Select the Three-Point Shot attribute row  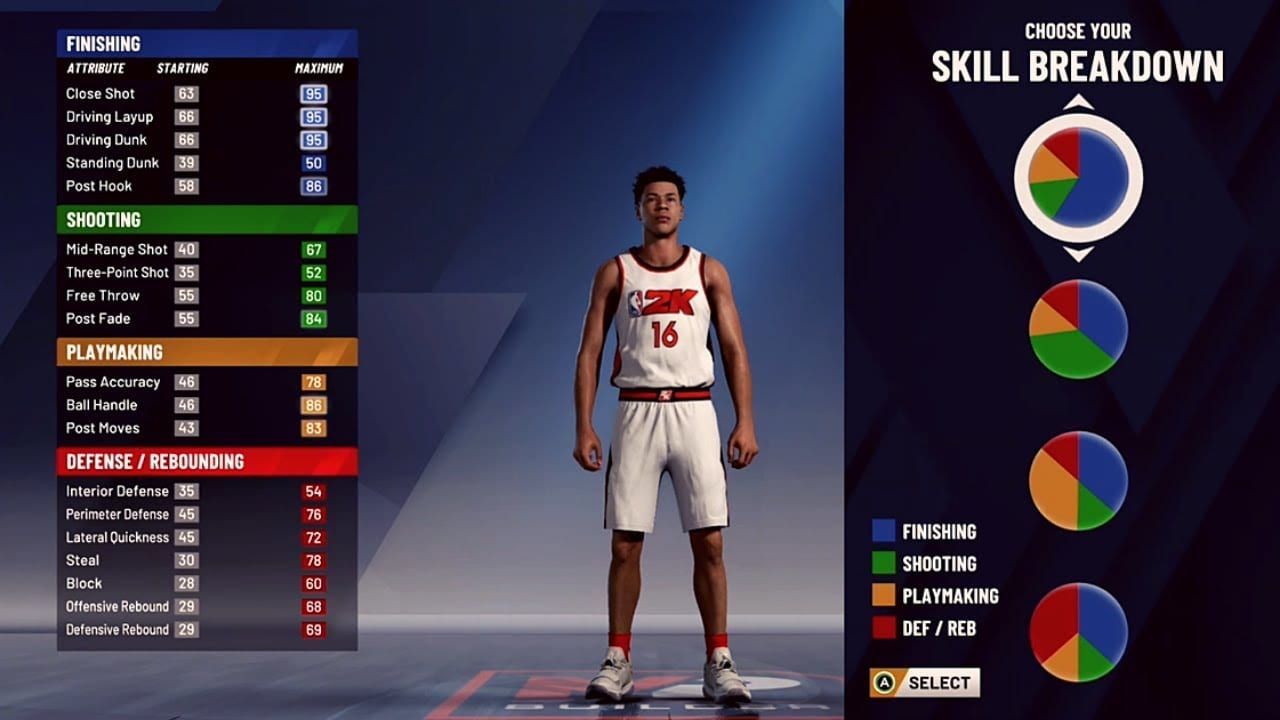pos(121,272)
